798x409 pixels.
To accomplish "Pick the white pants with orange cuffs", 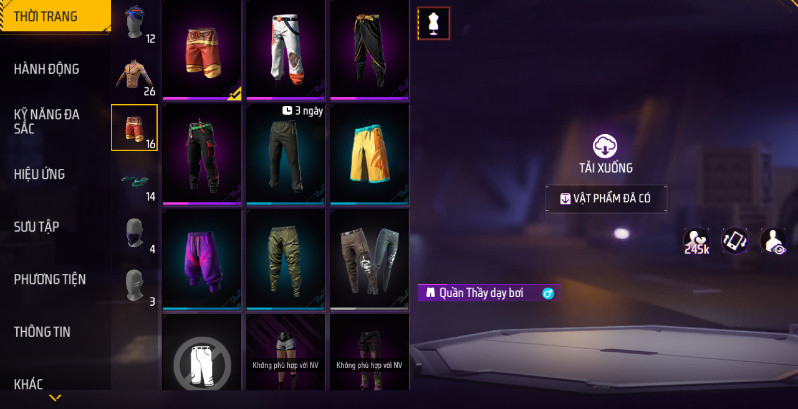I will 285,49.
